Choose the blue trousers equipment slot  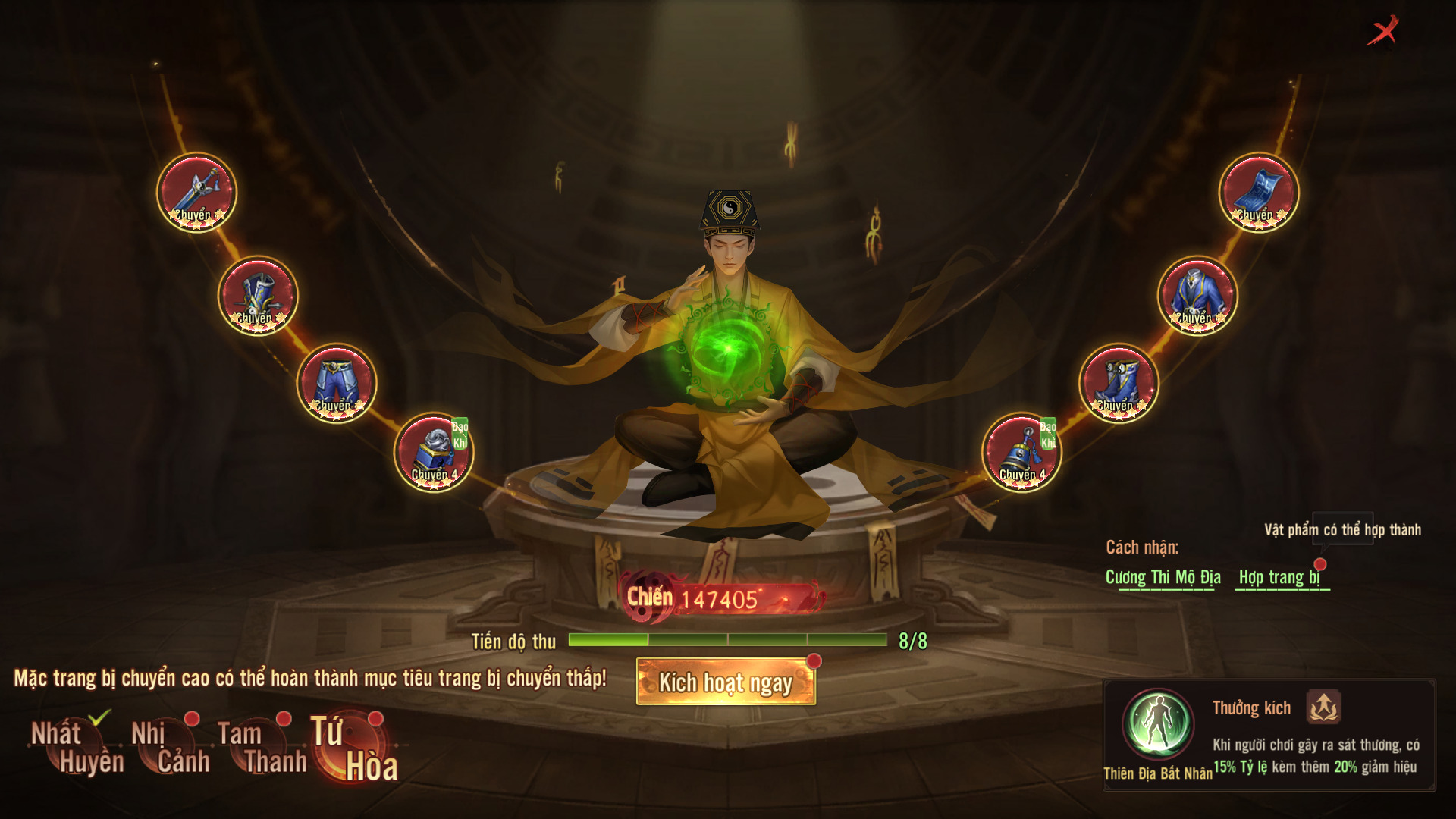[336, 383]
